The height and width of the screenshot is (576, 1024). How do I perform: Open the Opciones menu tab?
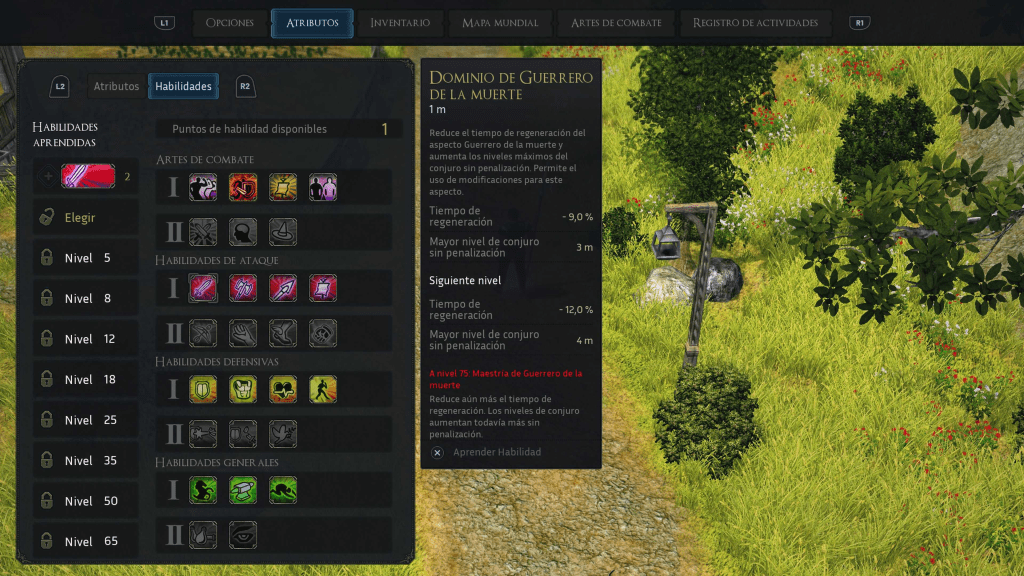click(230, 23)
